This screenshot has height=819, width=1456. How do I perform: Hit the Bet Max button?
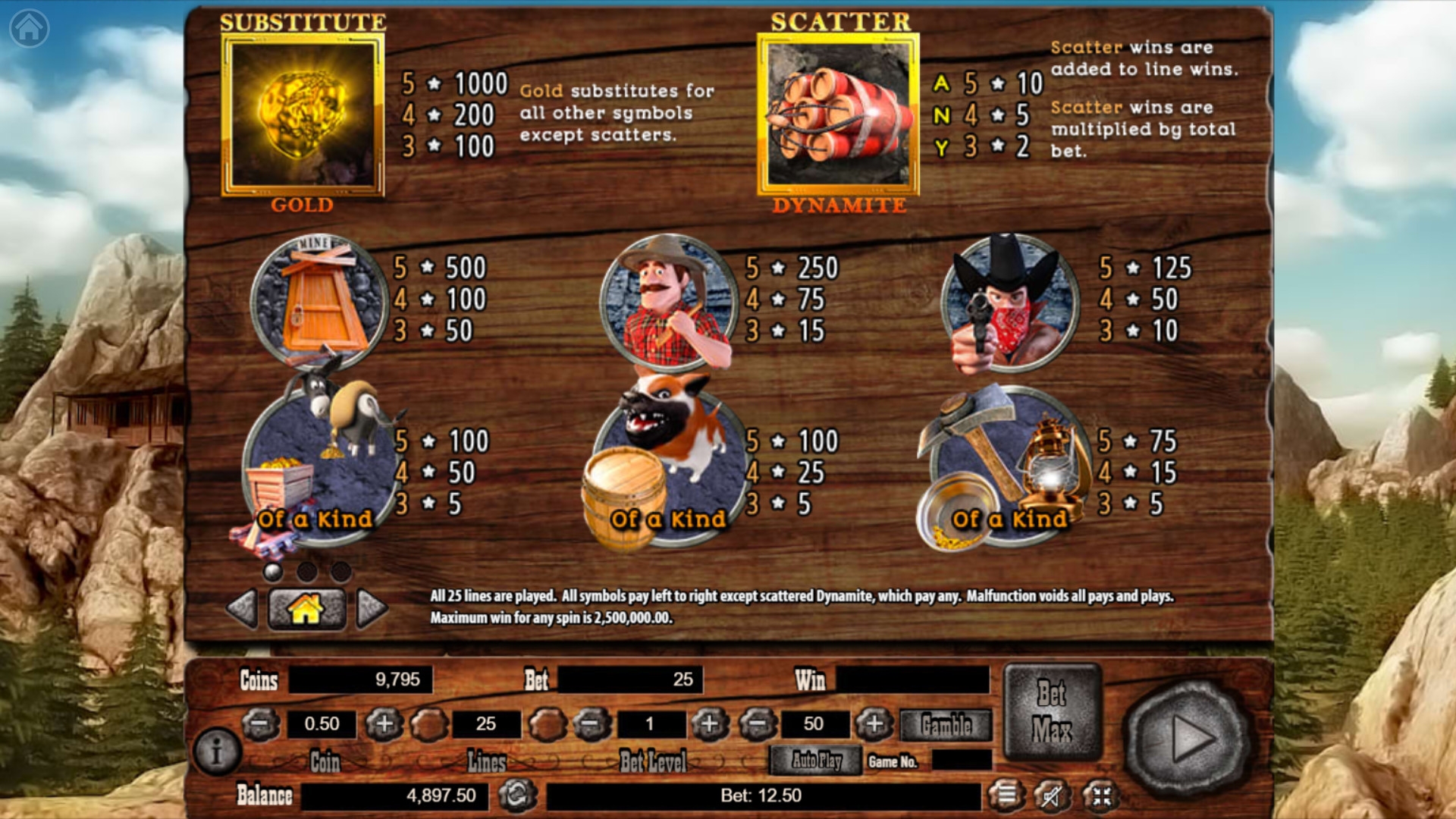click(1052, 711)
